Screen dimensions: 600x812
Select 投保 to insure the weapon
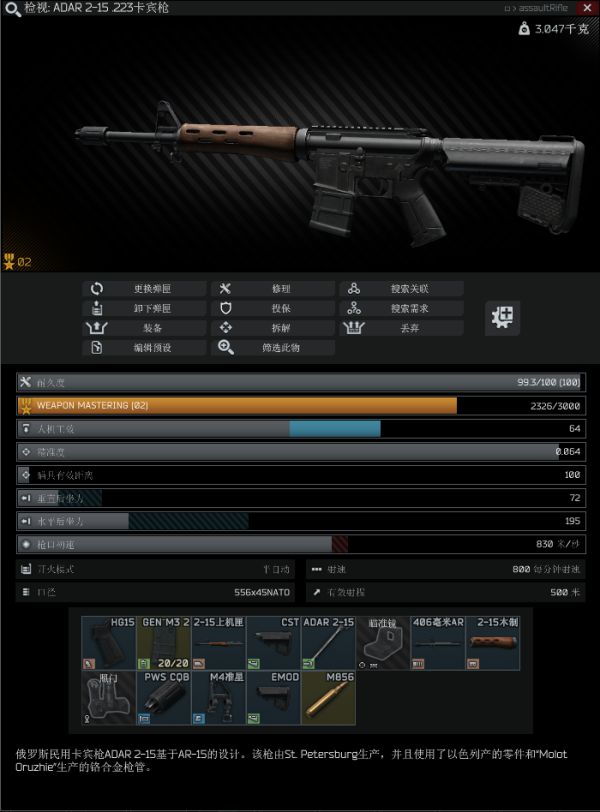click(x=272, y=308)
